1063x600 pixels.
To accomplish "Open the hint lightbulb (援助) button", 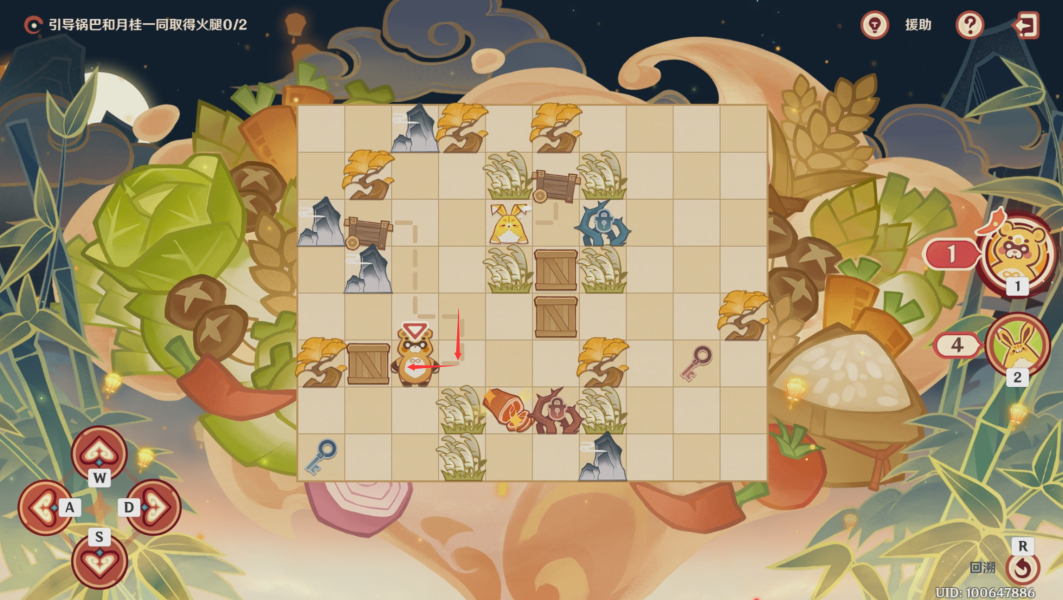I will (x=875, y=25).
